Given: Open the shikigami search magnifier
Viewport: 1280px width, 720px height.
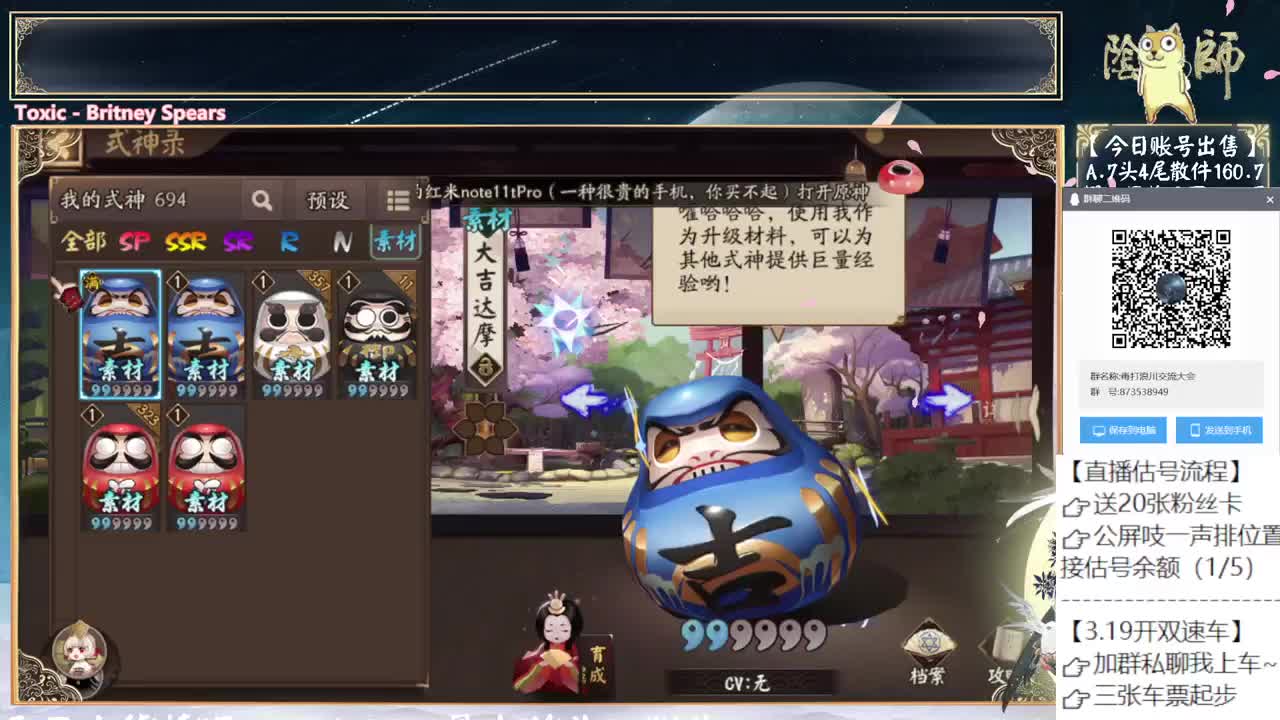Looking at the screenshot, I should coord(262,200).
